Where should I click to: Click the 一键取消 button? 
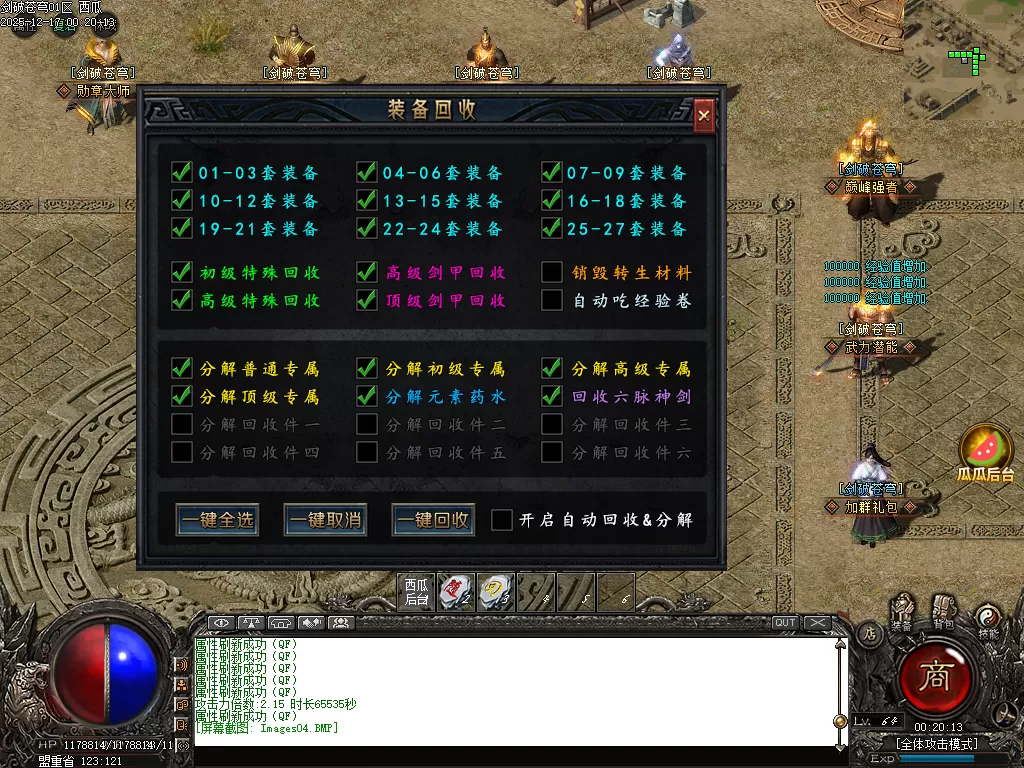325,520
